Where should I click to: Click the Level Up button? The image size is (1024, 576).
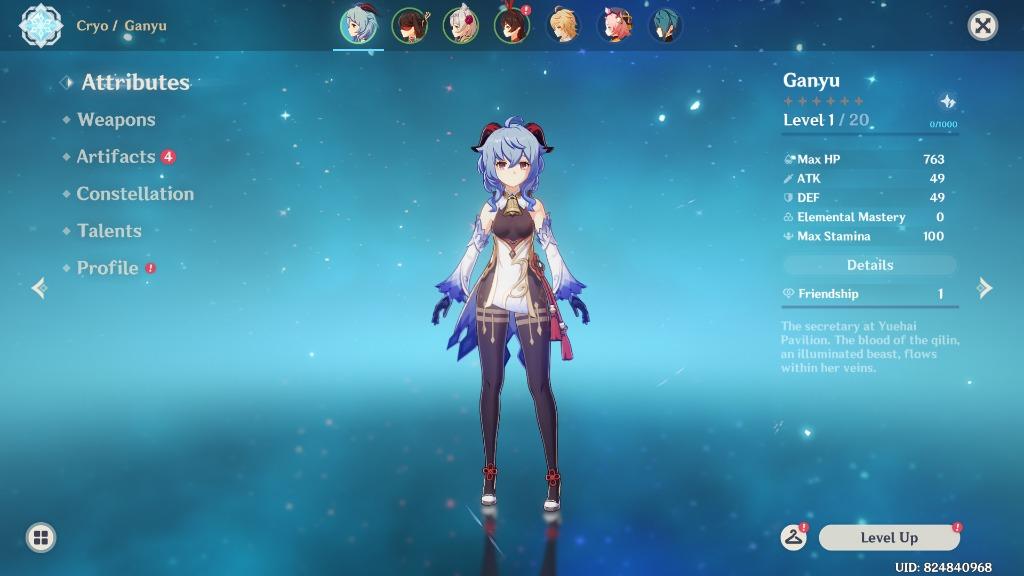pyautogui.click(x=889, y=538)
